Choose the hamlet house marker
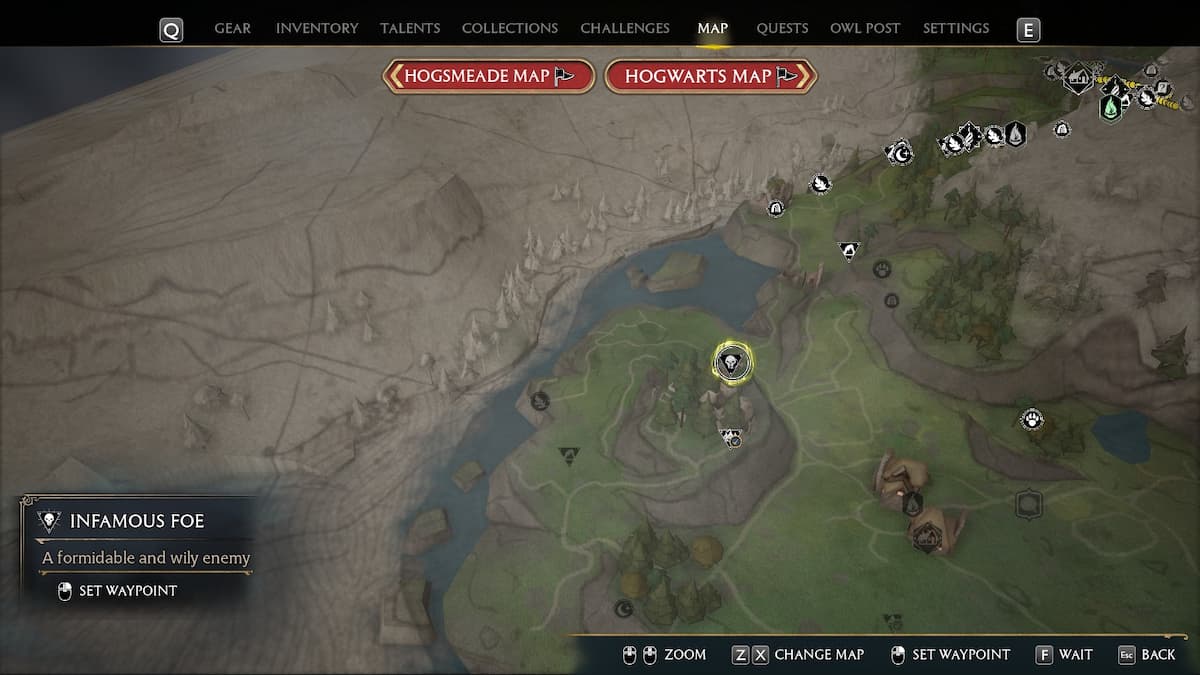Image resolution: width=1200 pixels, height=675 pixels. pos(1077,78)
